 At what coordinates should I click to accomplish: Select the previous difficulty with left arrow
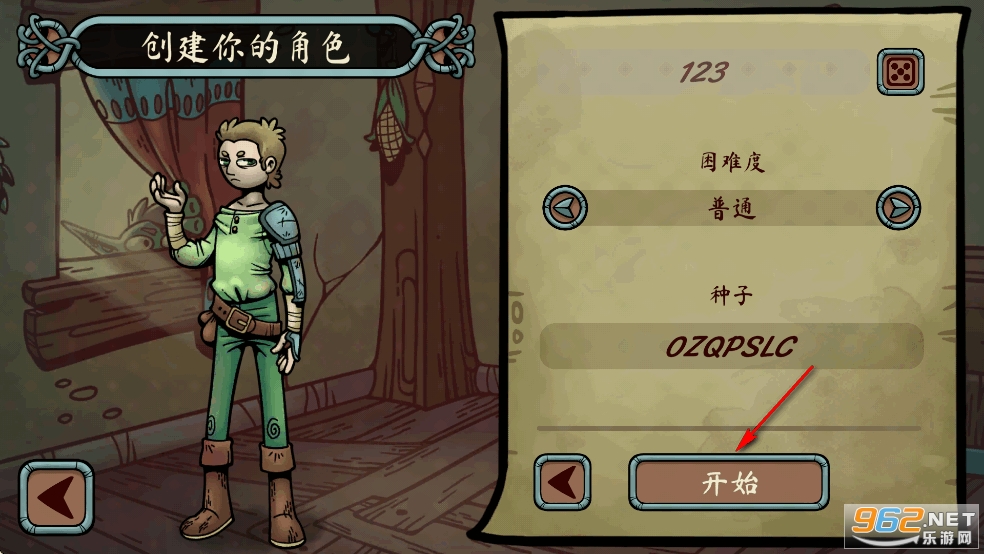566,208
